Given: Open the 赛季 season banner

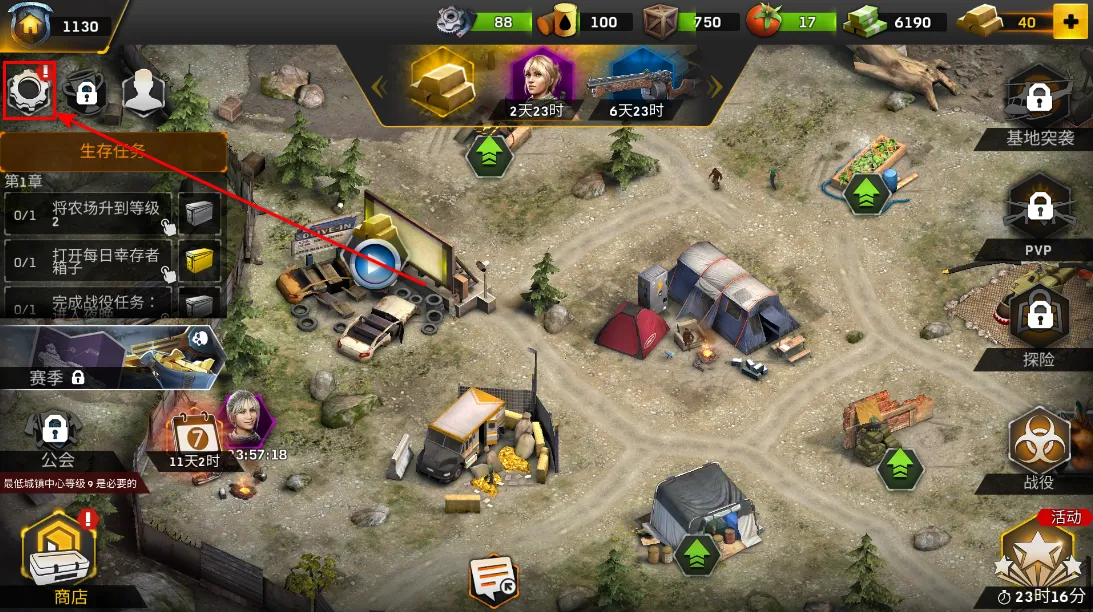Looking at the screenshot, I should click(110, 357).
